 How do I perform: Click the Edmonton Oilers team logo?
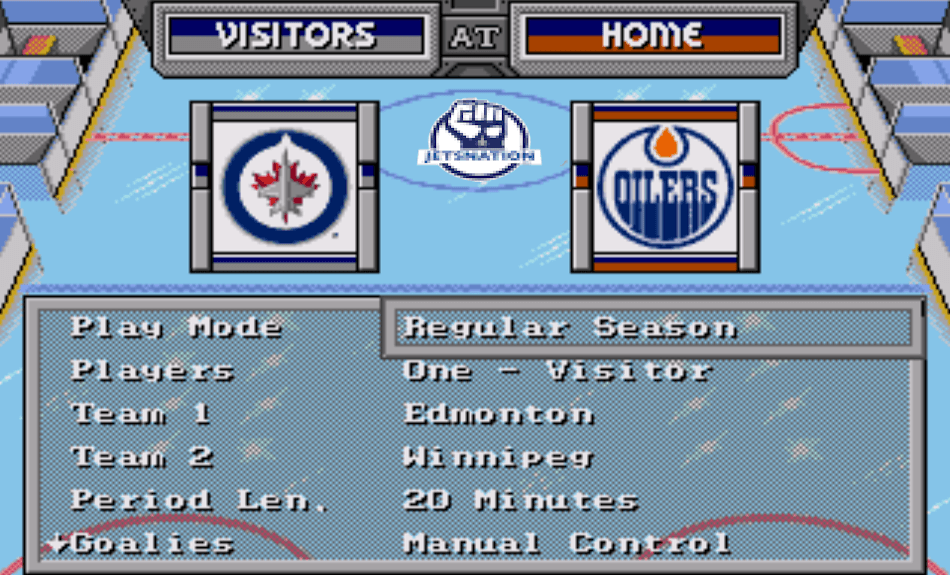pos(665,187)
